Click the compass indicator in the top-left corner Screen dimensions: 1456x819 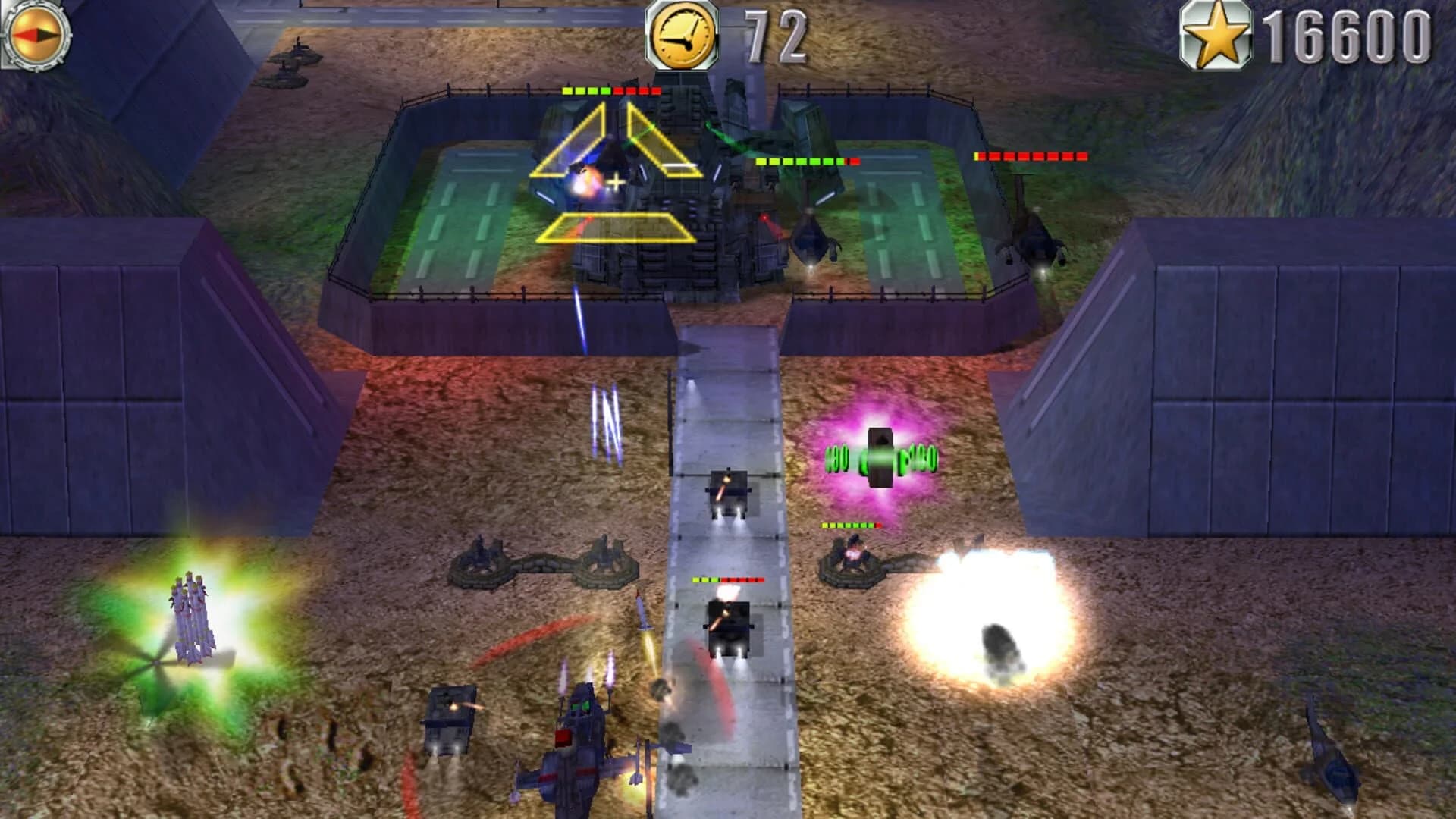36,34
